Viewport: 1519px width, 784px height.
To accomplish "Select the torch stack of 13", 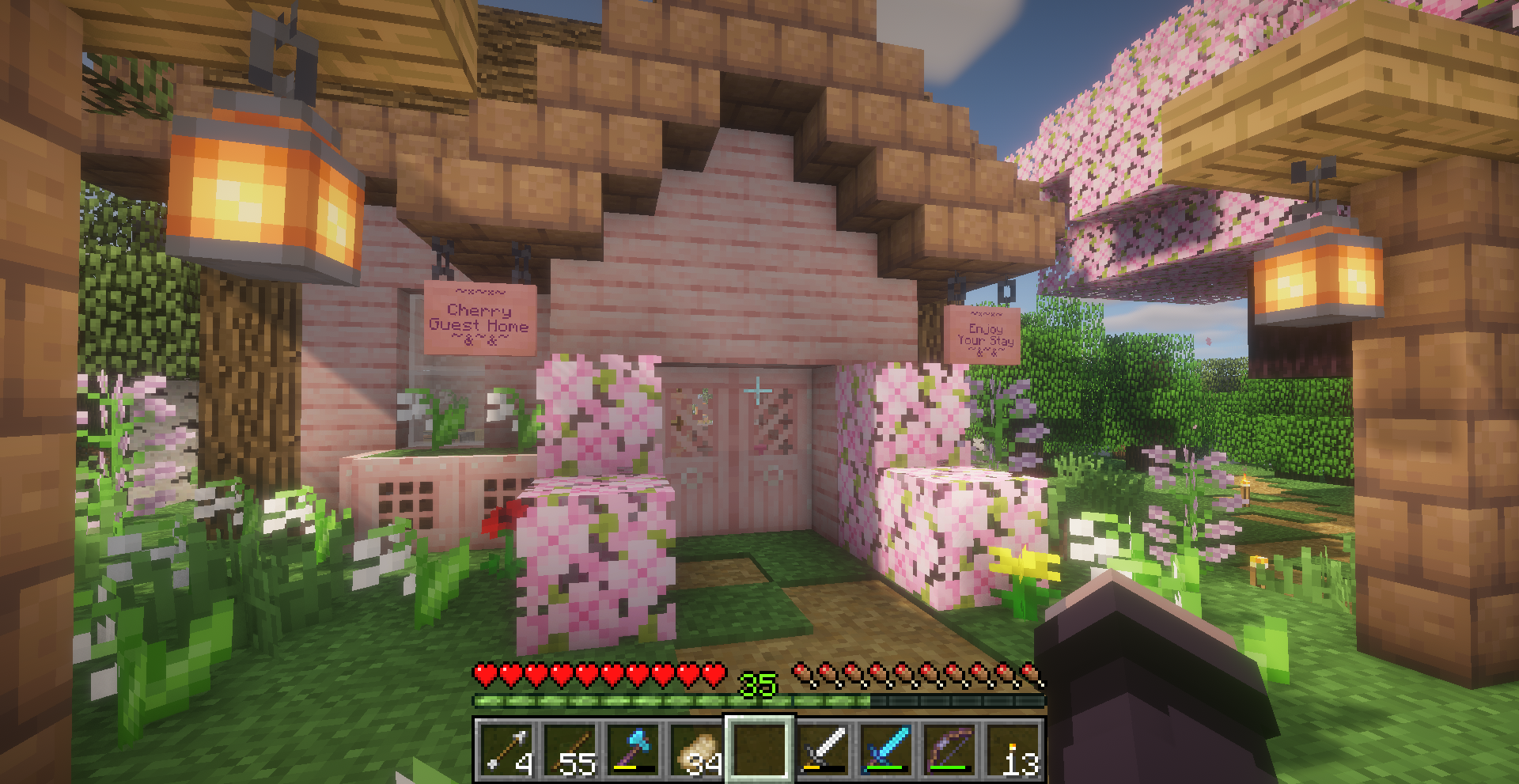I will [1013, 748].
